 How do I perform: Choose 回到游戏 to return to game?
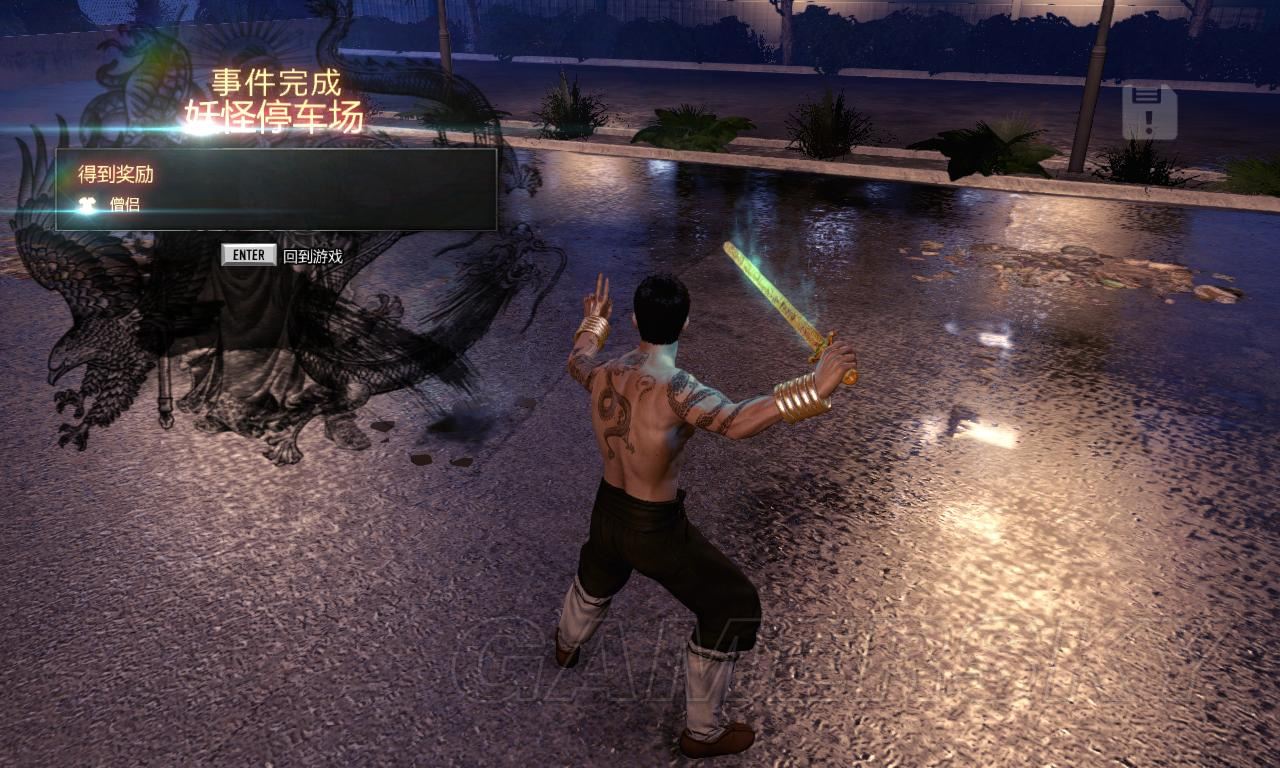tap(311, 256)
